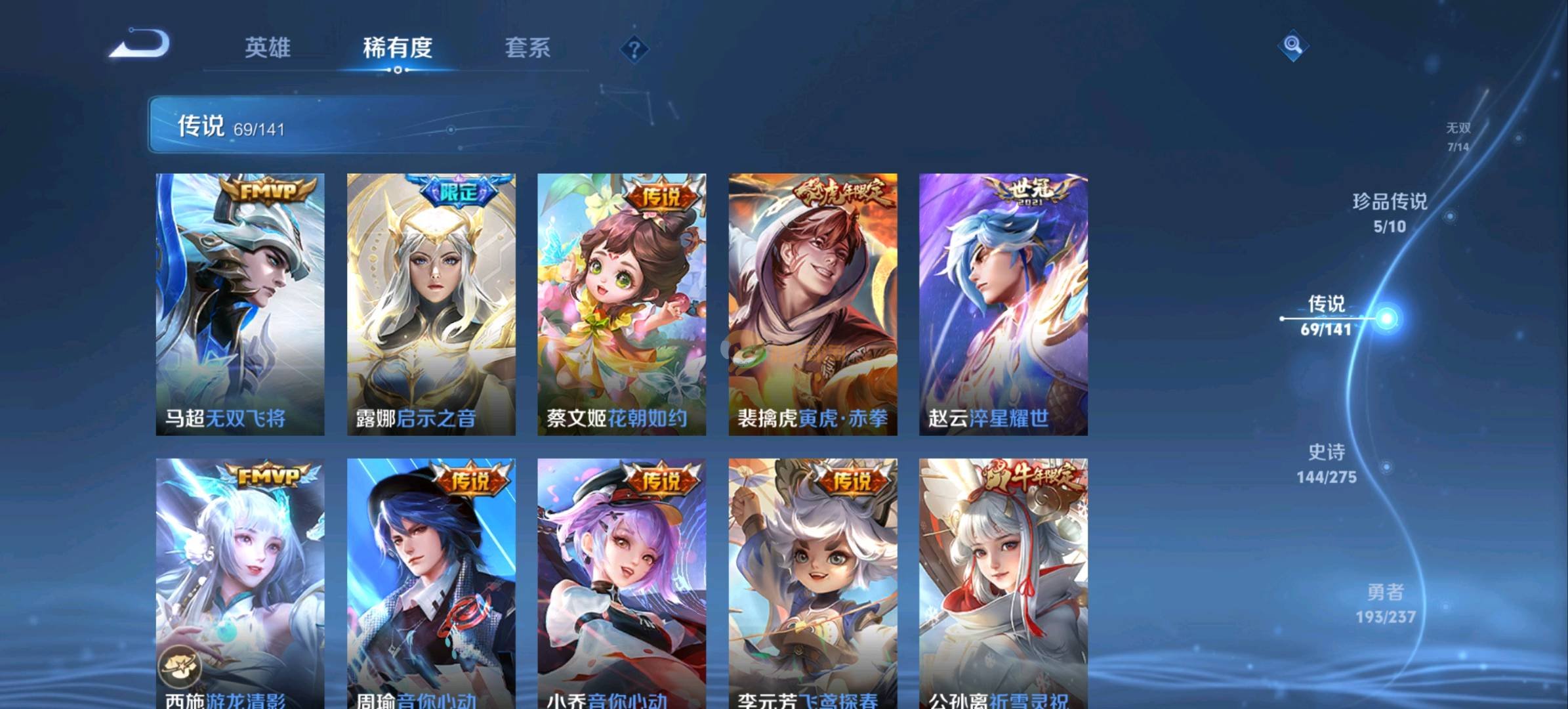Viewport: 1568px width, 709px height.
Task: Open 蔡文姬 花朝如约 skin card
Action: [621, 304]
